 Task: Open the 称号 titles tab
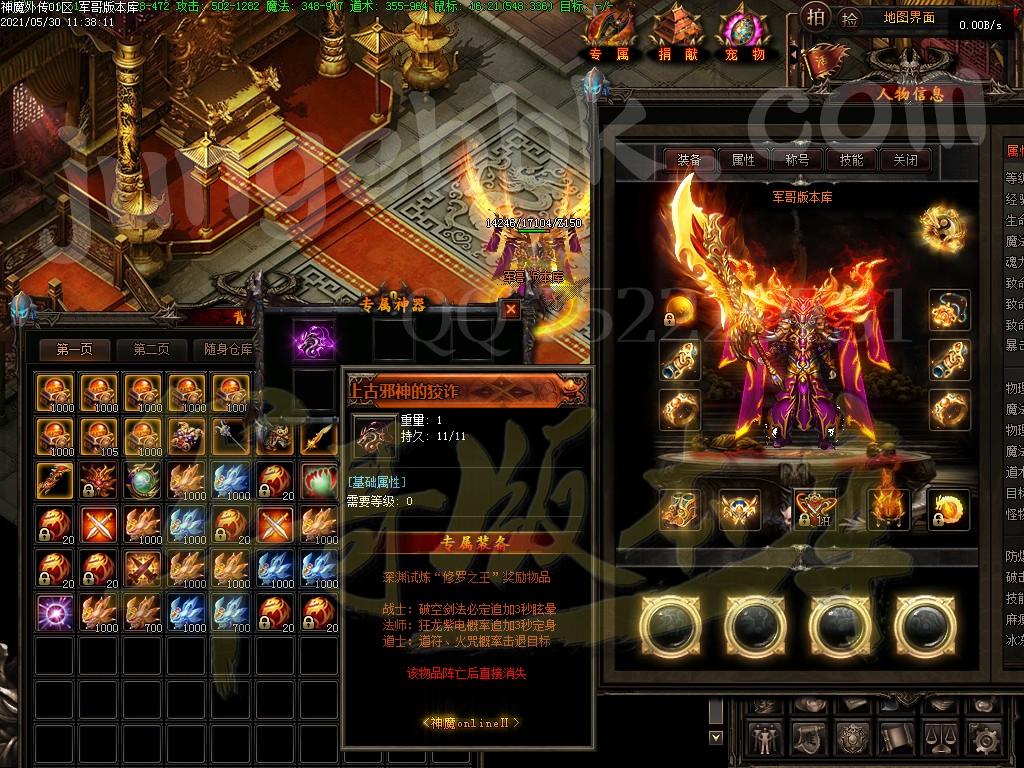click(797, 160)
